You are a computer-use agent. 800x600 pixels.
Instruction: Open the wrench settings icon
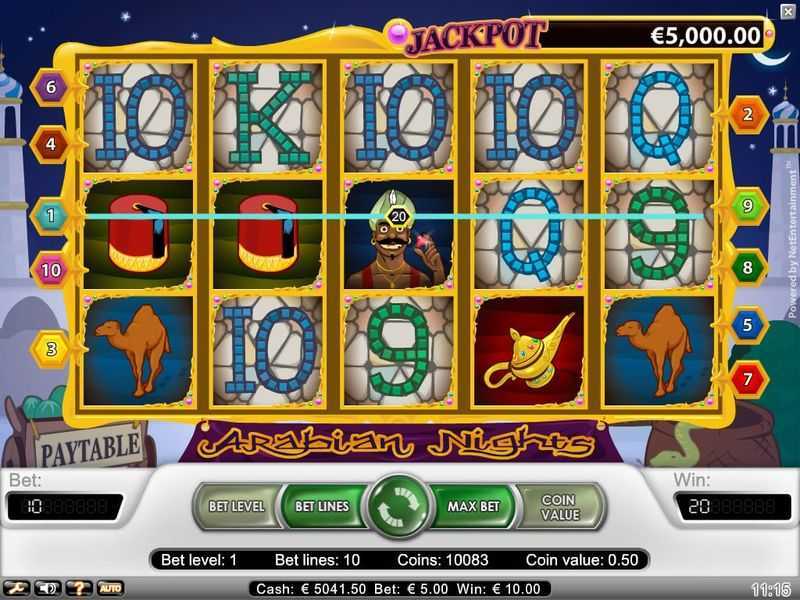18,588
